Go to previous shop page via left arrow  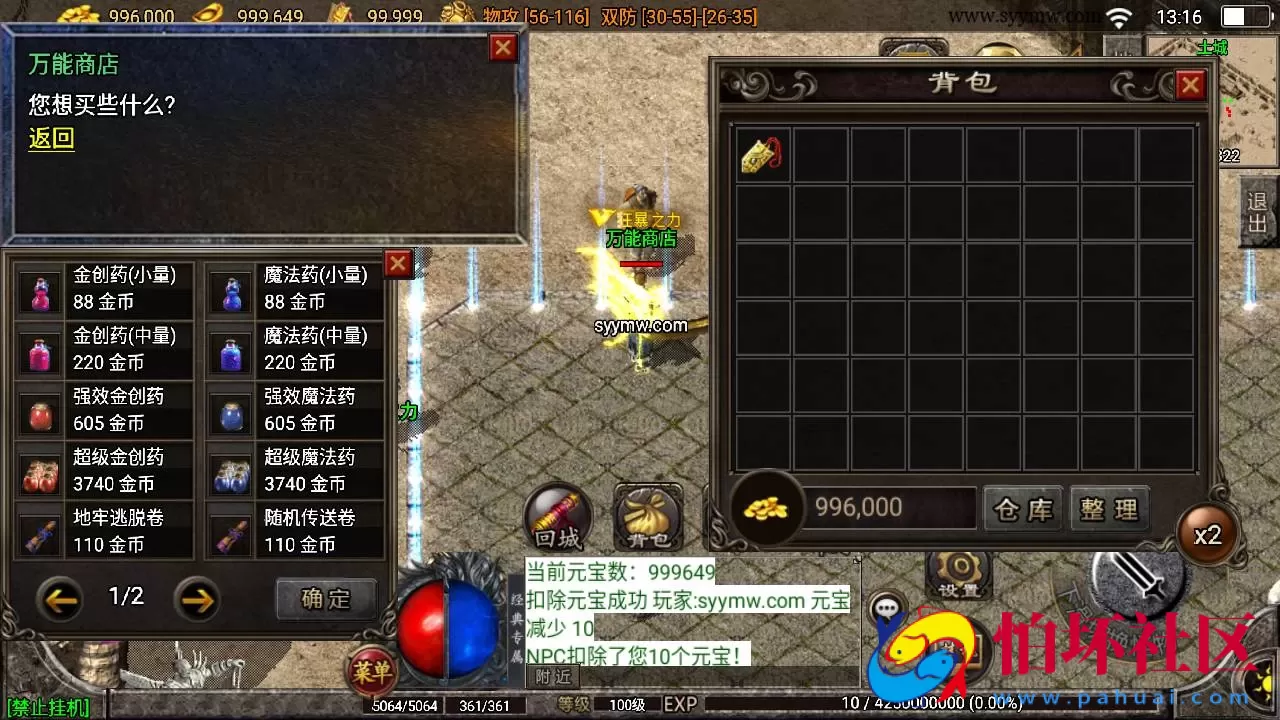point(61,600)
